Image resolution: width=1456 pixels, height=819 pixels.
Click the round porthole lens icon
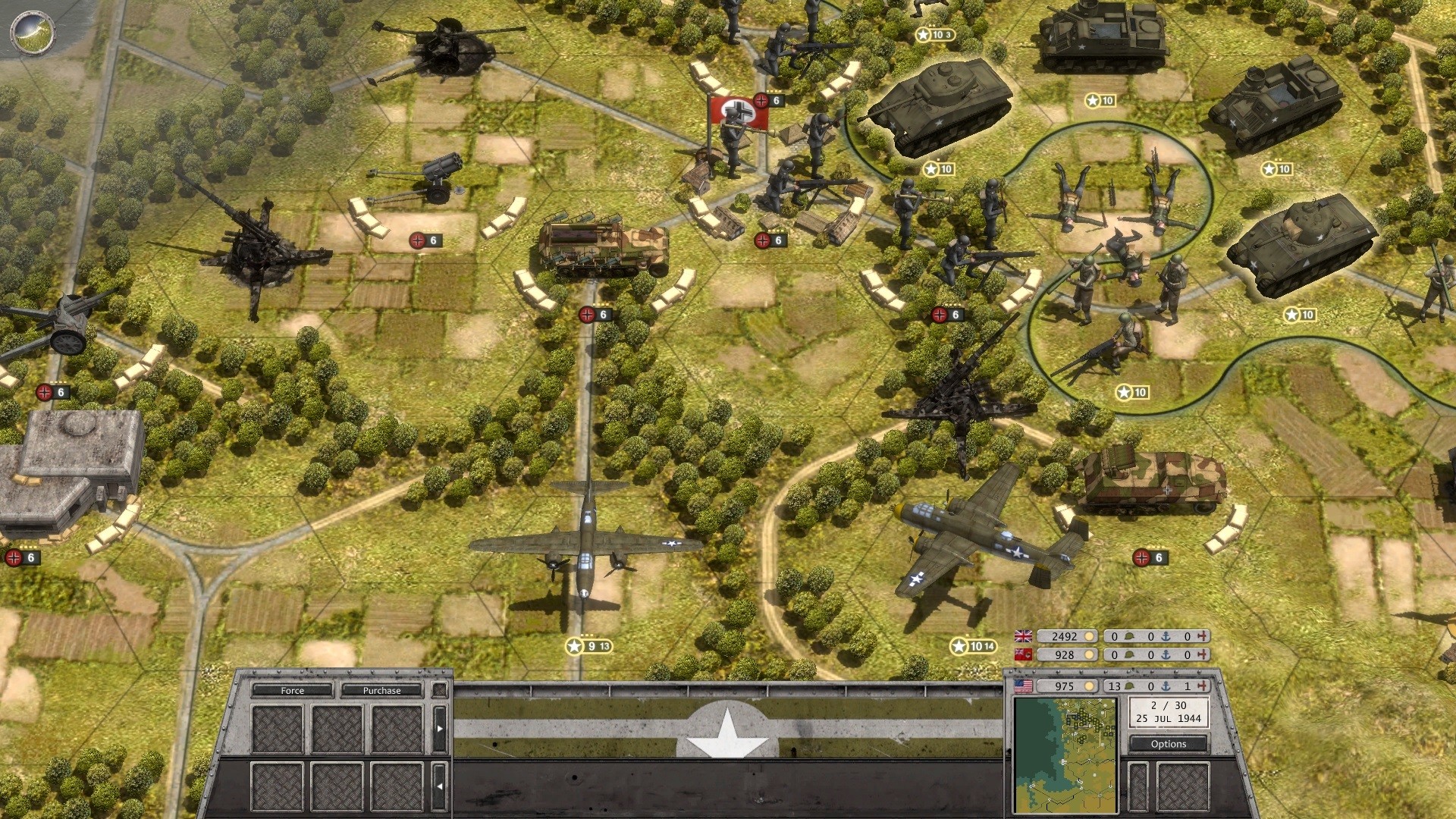[33, 32]
